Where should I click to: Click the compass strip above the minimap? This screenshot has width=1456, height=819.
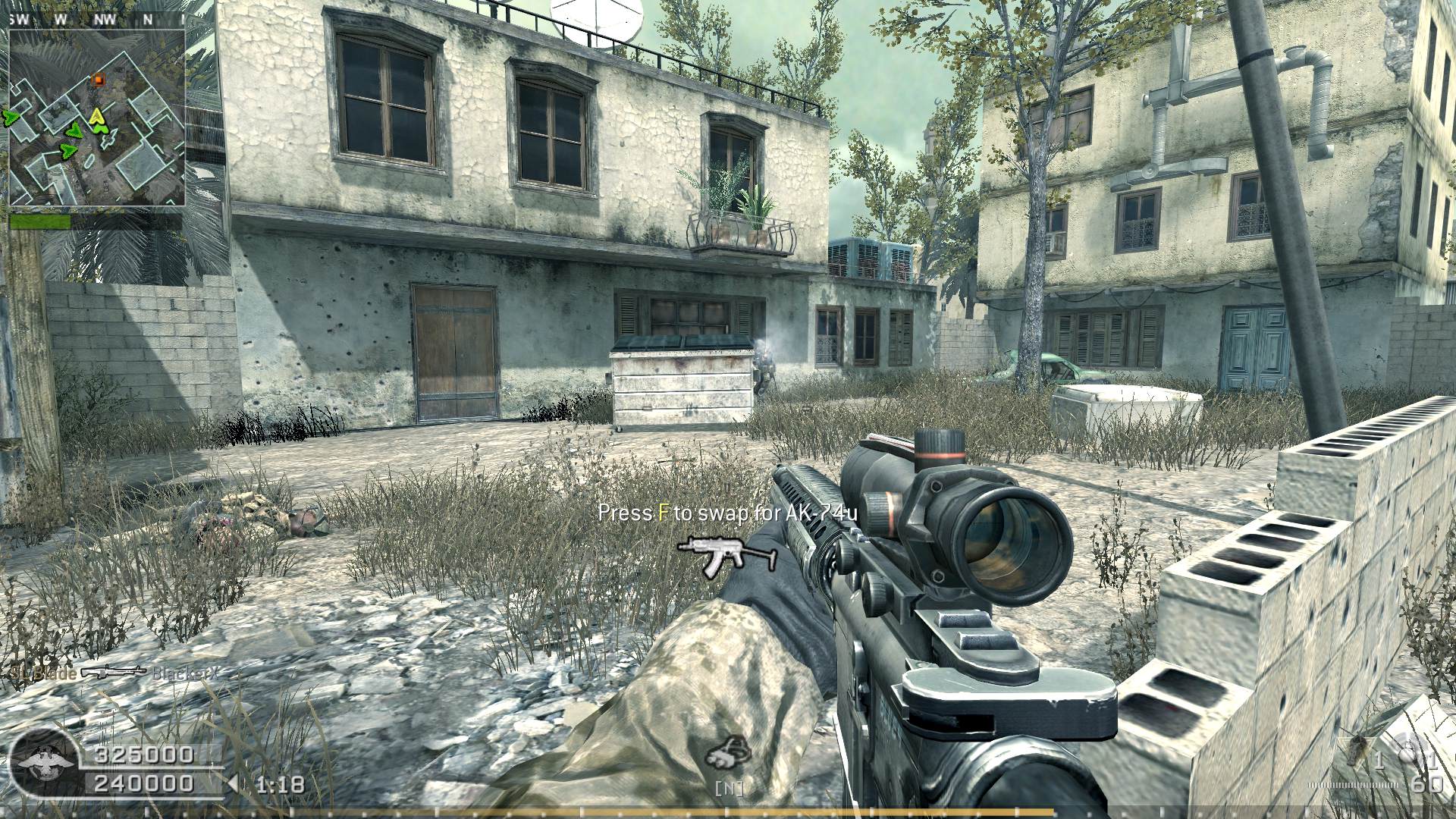click(97, 20)
